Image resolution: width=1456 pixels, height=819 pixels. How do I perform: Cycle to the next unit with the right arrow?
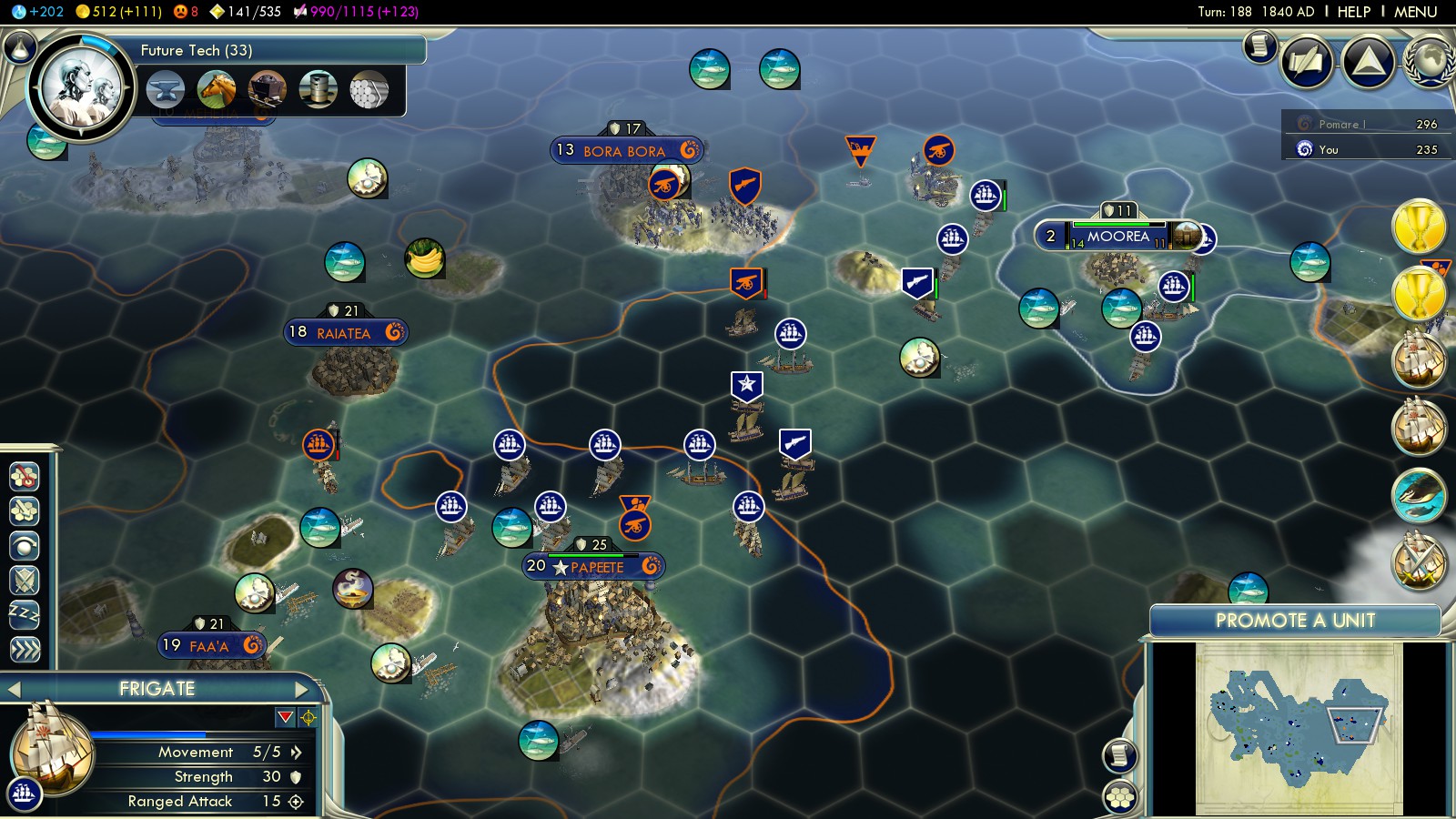303,689
